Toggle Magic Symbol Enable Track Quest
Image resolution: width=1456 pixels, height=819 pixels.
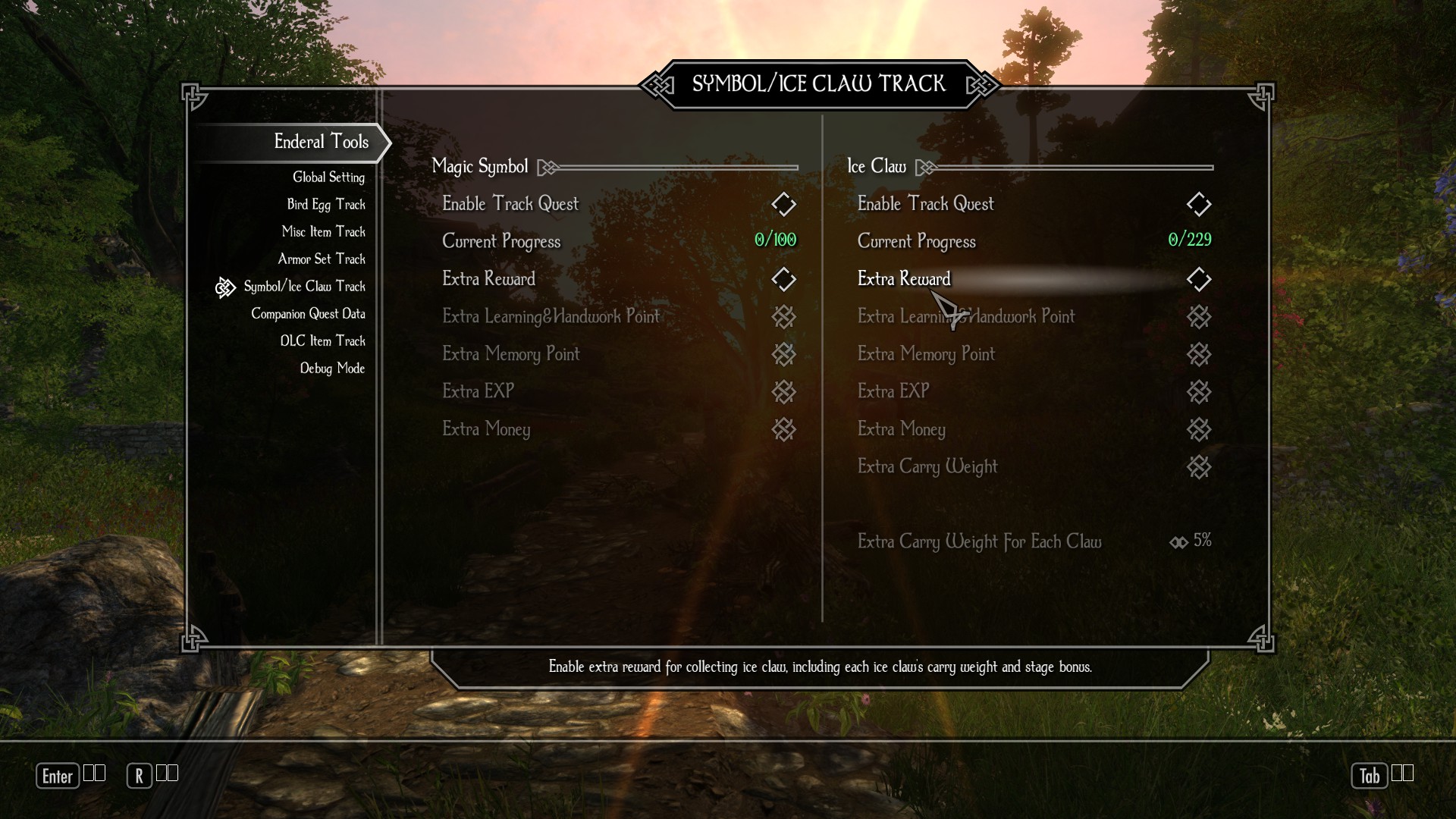(x=783, y=204)
